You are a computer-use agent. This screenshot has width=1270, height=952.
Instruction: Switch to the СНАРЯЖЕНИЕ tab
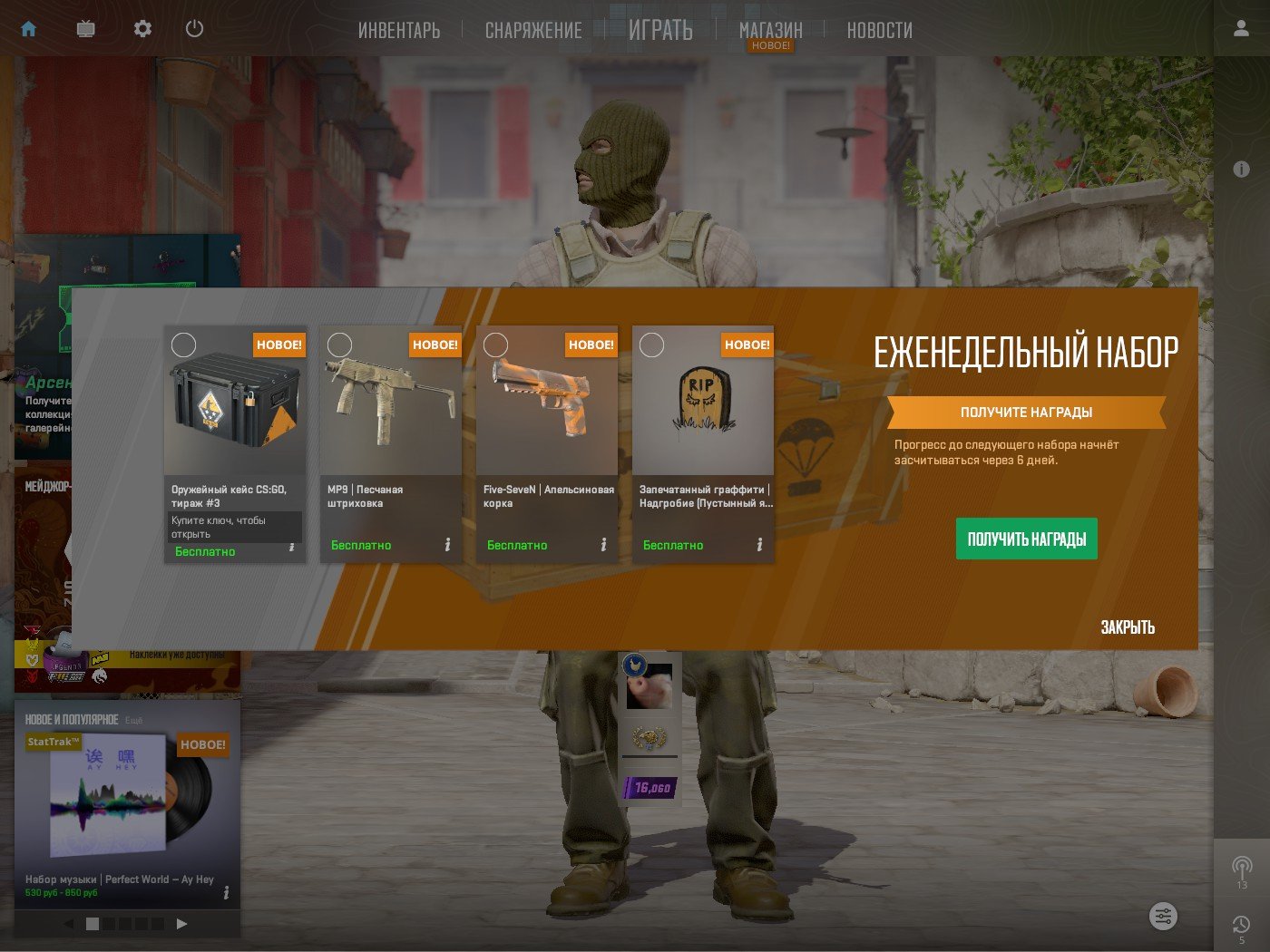pos(533,31)
